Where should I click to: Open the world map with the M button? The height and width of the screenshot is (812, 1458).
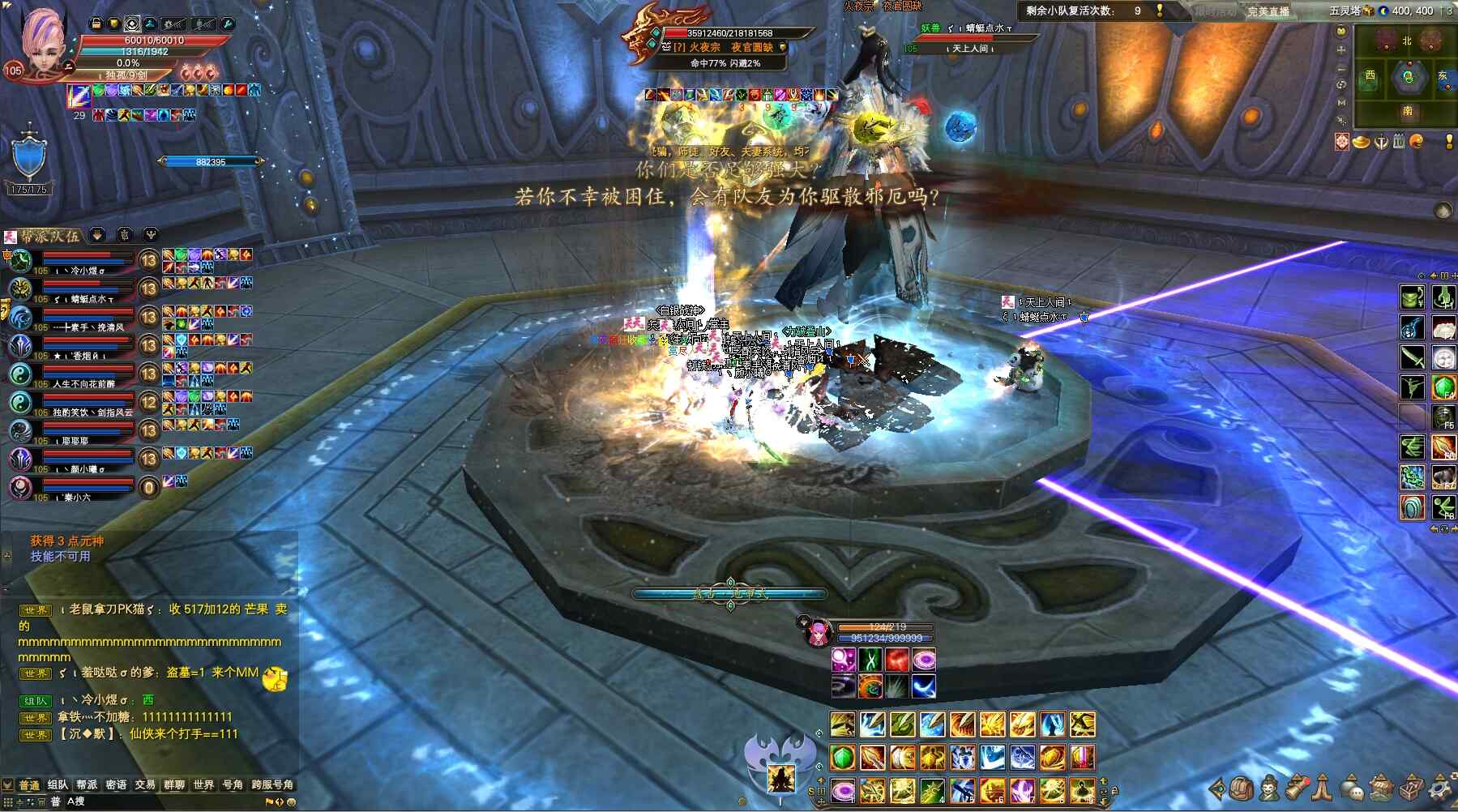(1341, 103)
